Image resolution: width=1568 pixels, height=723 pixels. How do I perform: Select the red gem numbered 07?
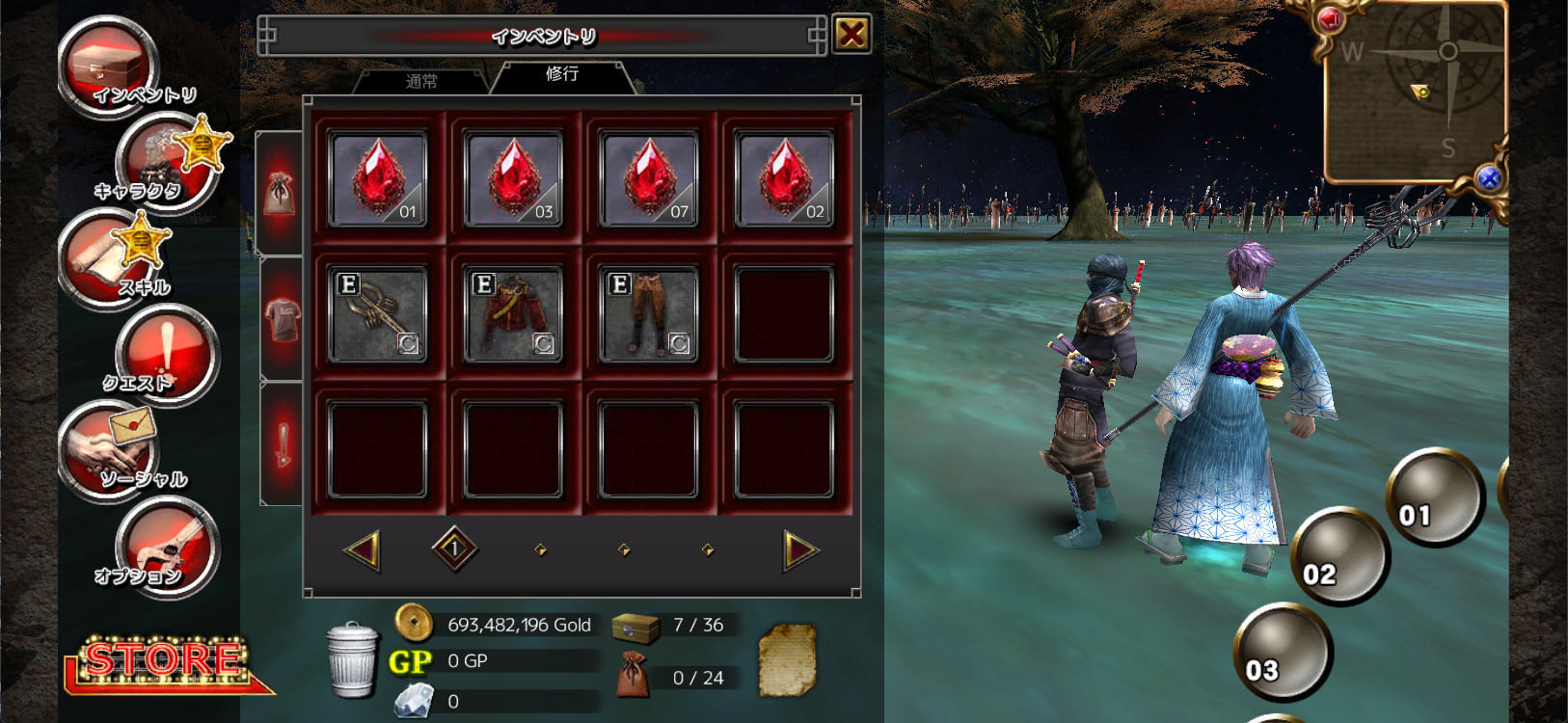pyautogui.click(x=648, y=178)
